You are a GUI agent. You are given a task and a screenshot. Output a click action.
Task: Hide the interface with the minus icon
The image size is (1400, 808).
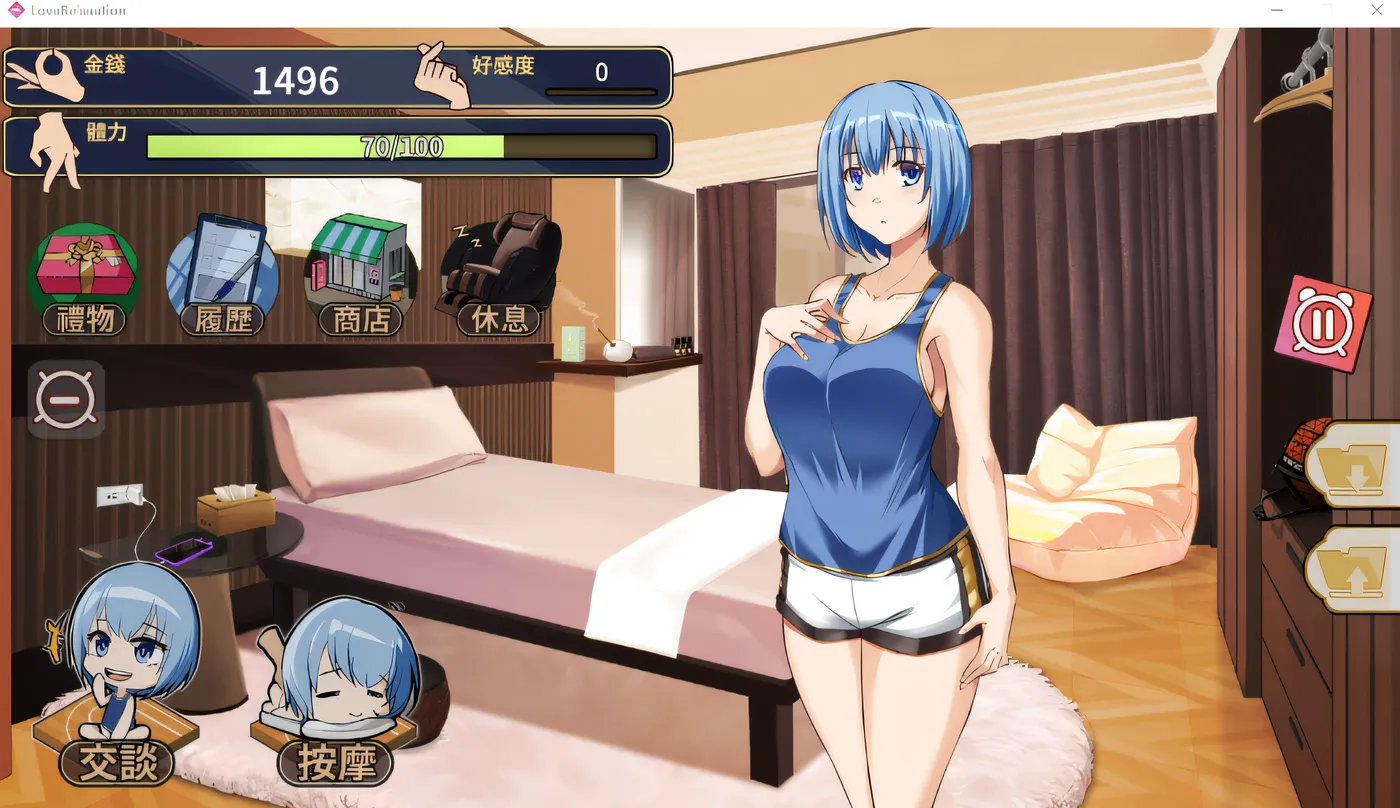(x=66, y=398)
